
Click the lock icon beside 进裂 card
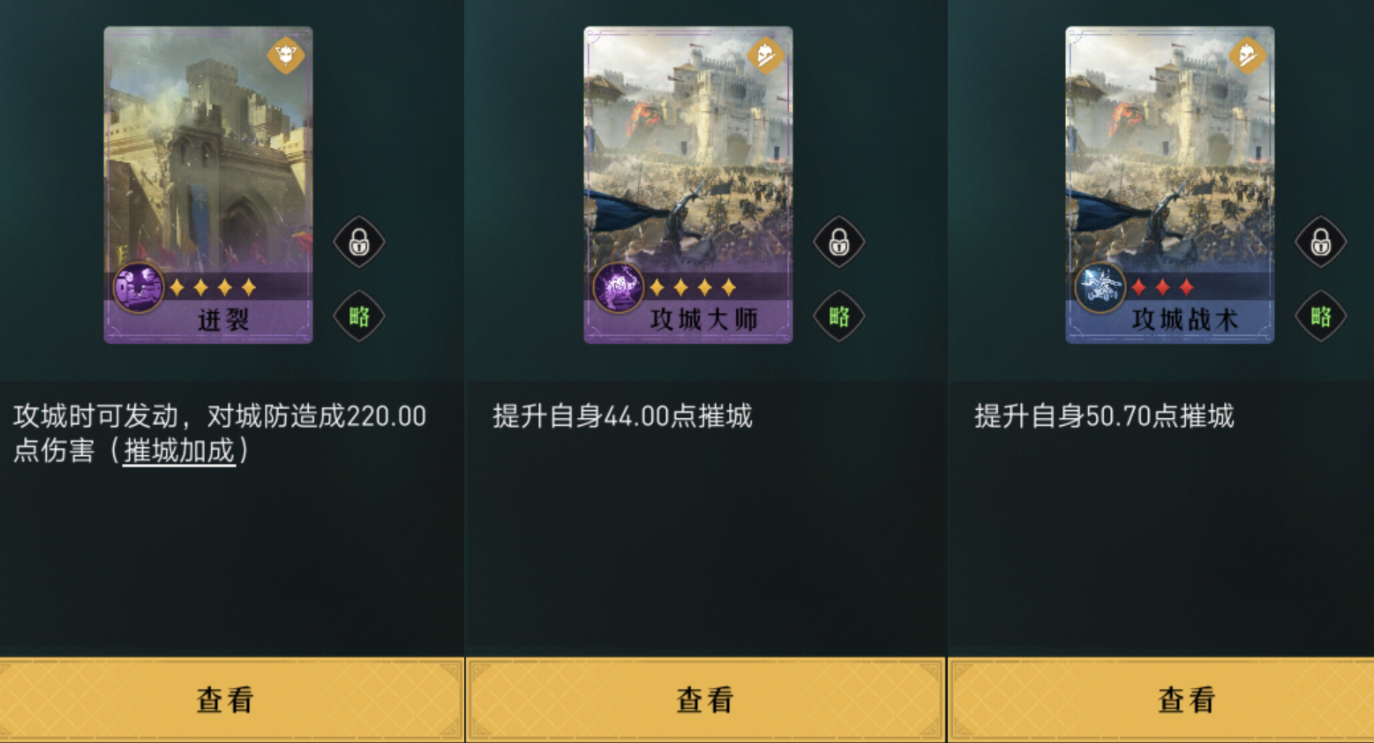[x=358, y=242]
